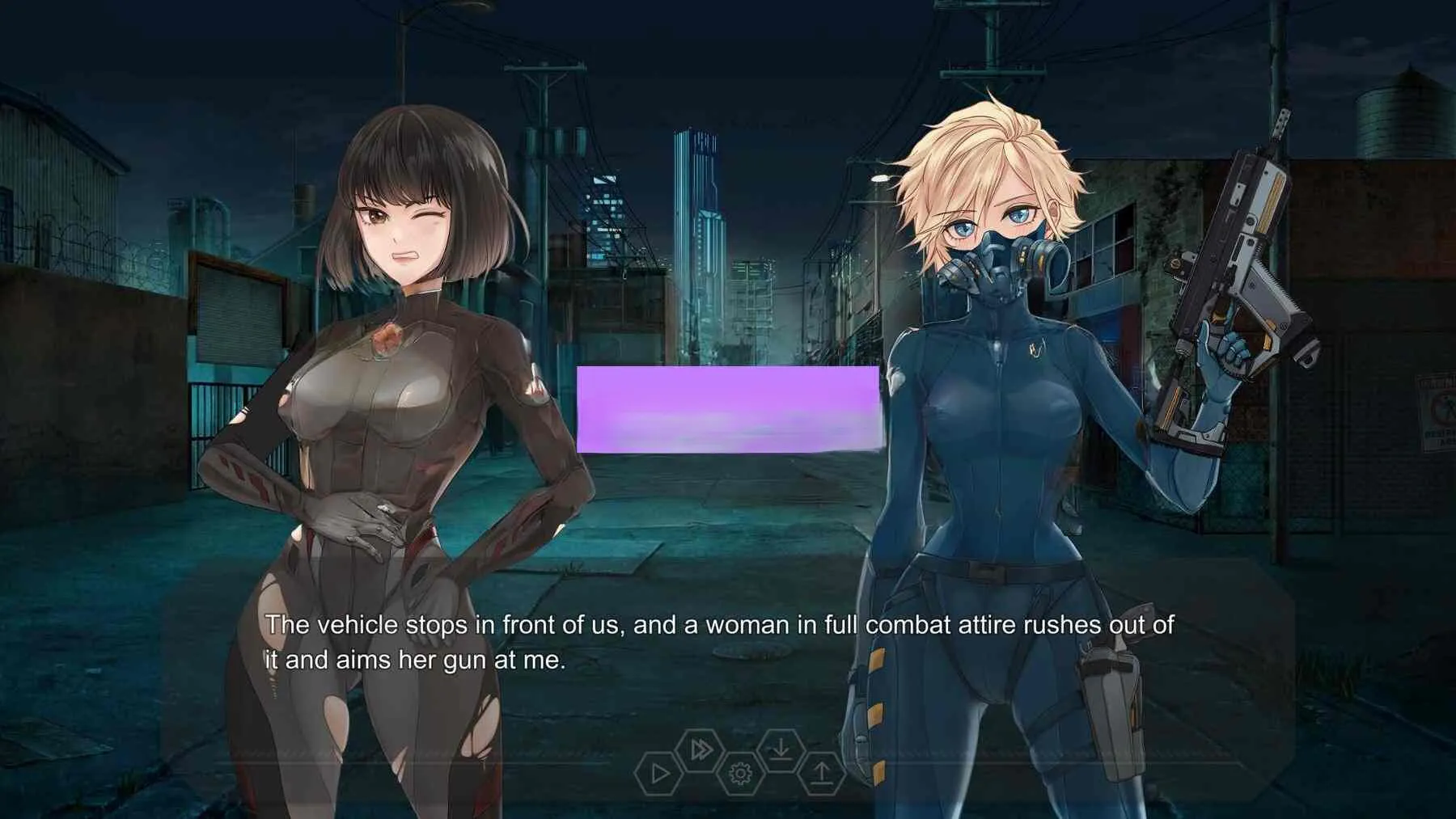
Task: Open settings via the gear hexagon
Action: pos(740,774)
